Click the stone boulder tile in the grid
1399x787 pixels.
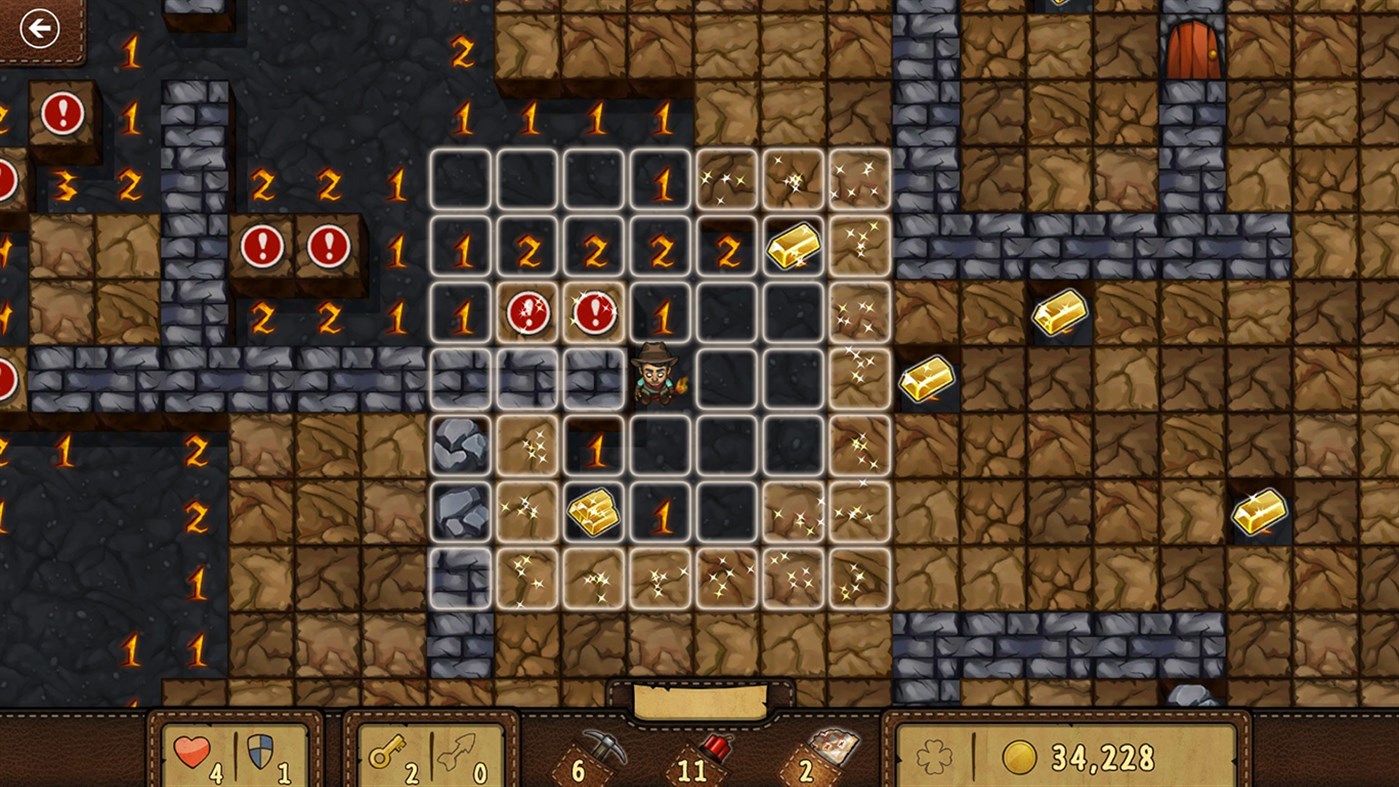click(460, 446)
